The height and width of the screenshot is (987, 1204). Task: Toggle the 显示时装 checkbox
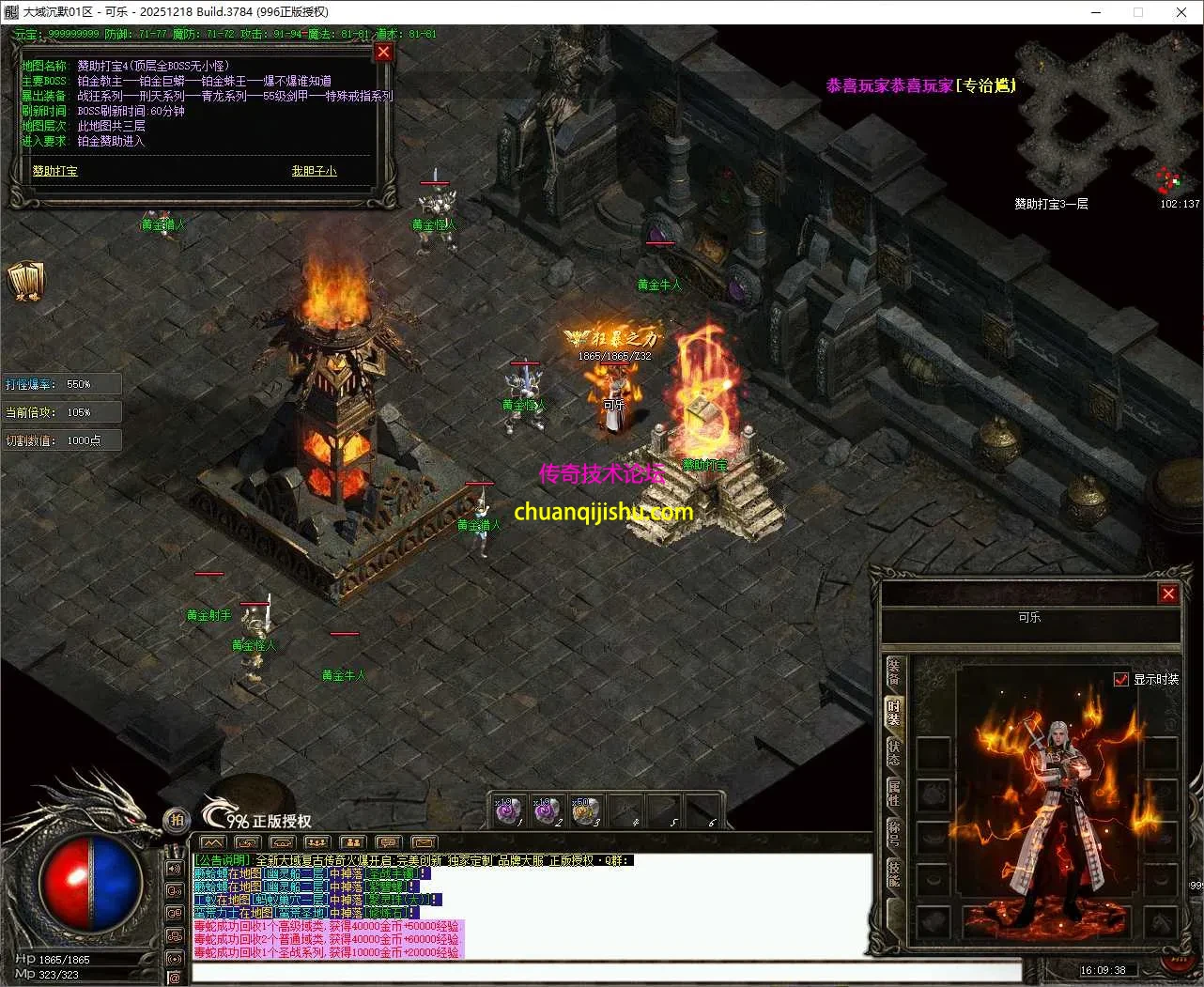click(x=1120, y=679)
